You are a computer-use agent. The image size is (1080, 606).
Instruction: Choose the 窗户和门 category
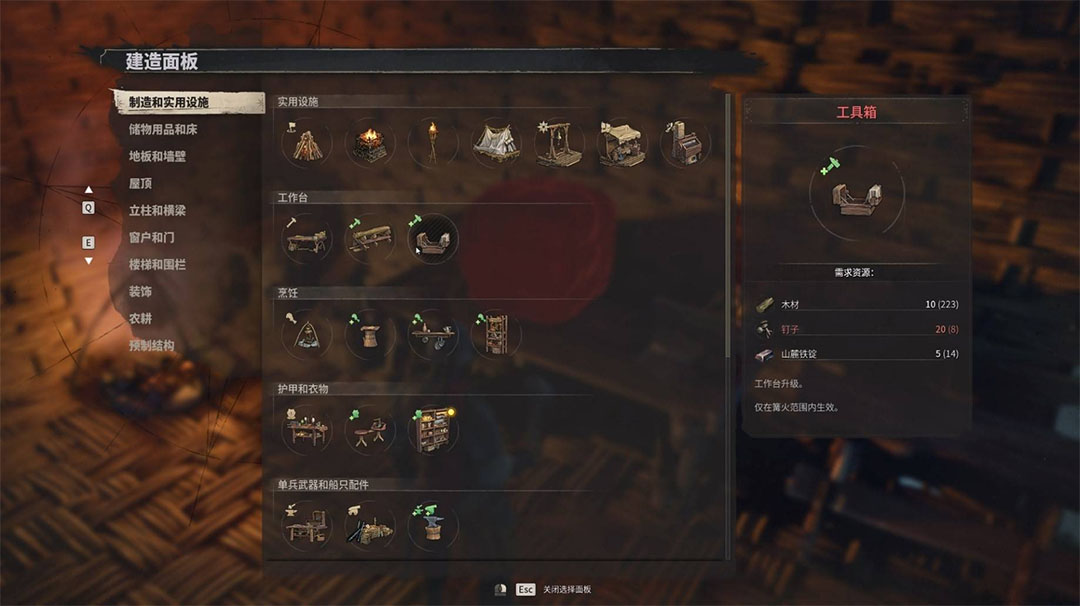[x=151, y=238]
